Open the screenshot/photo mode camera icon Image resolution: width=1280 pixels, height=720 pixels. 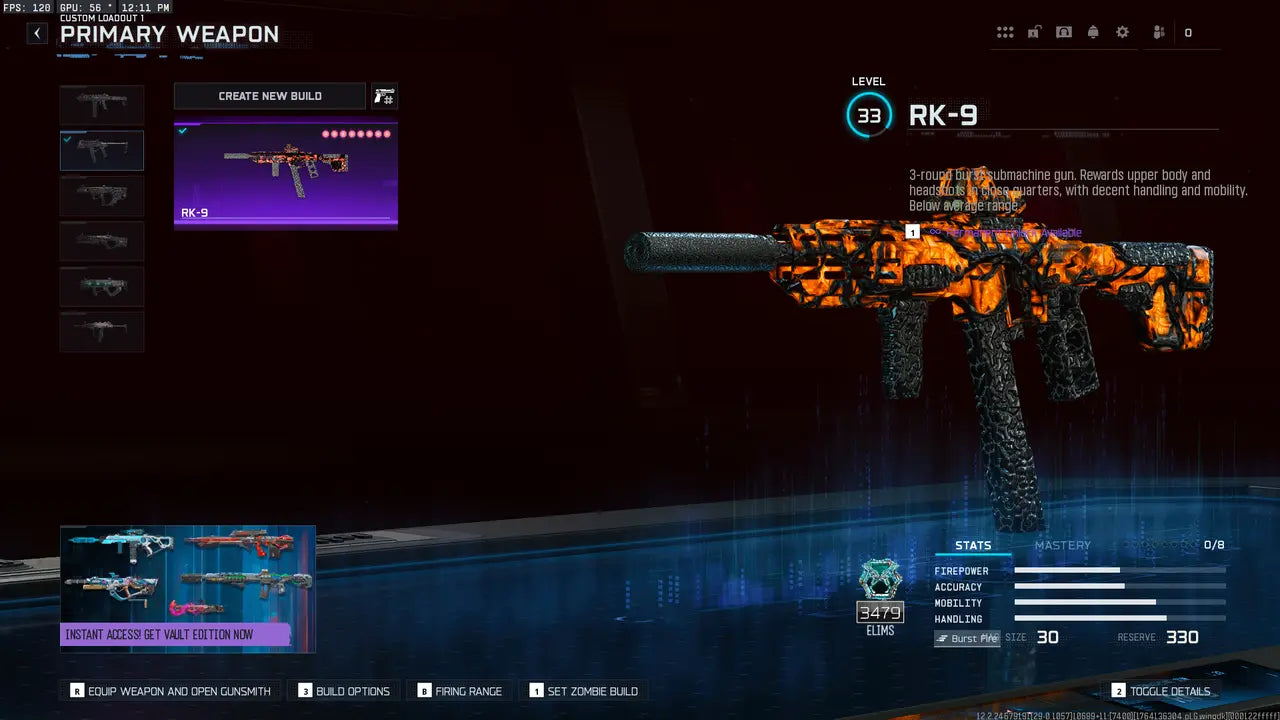pos(1064,32)
